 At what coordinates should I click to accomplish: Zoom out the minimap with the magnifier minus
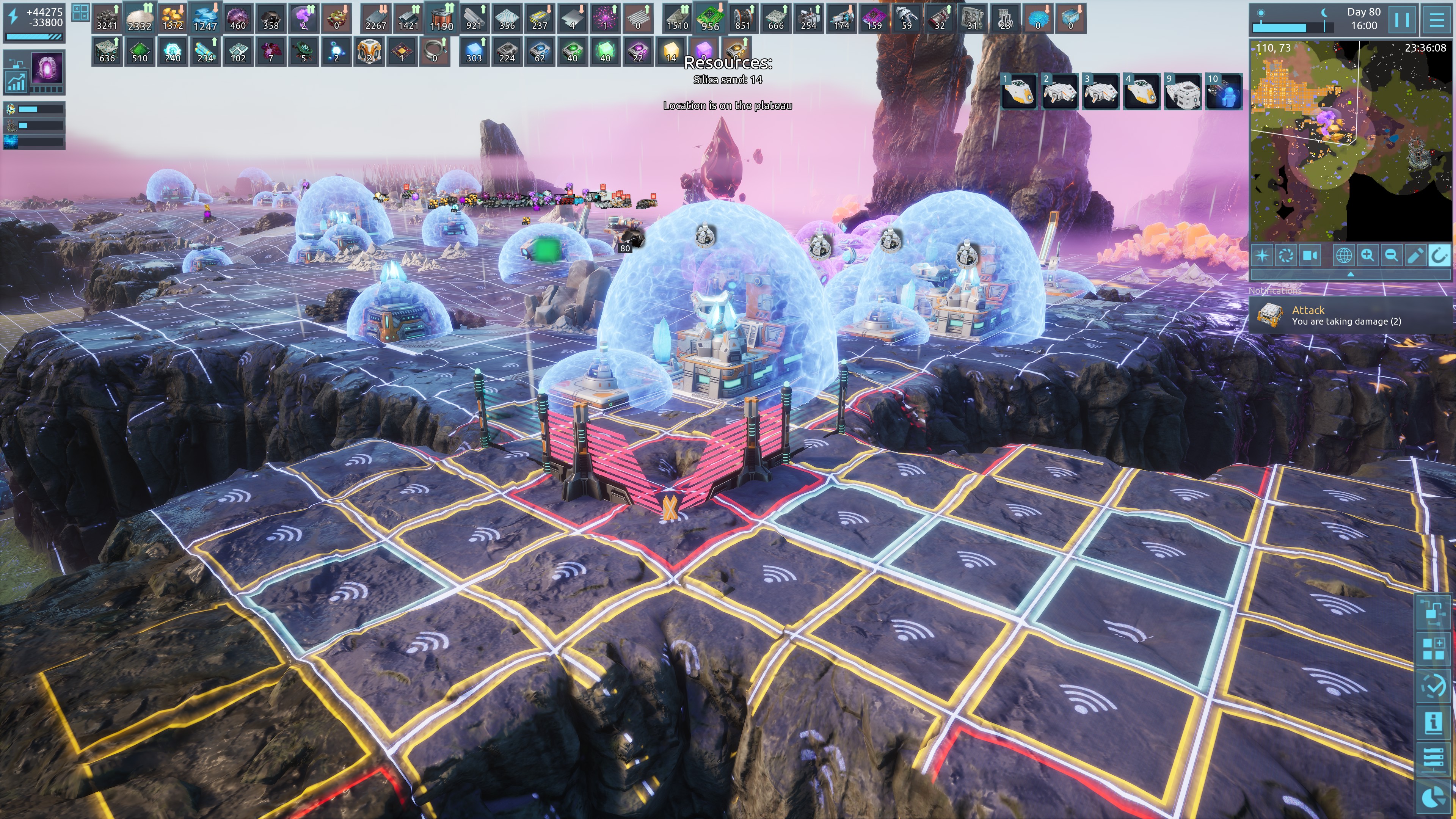click(1392, 256)
